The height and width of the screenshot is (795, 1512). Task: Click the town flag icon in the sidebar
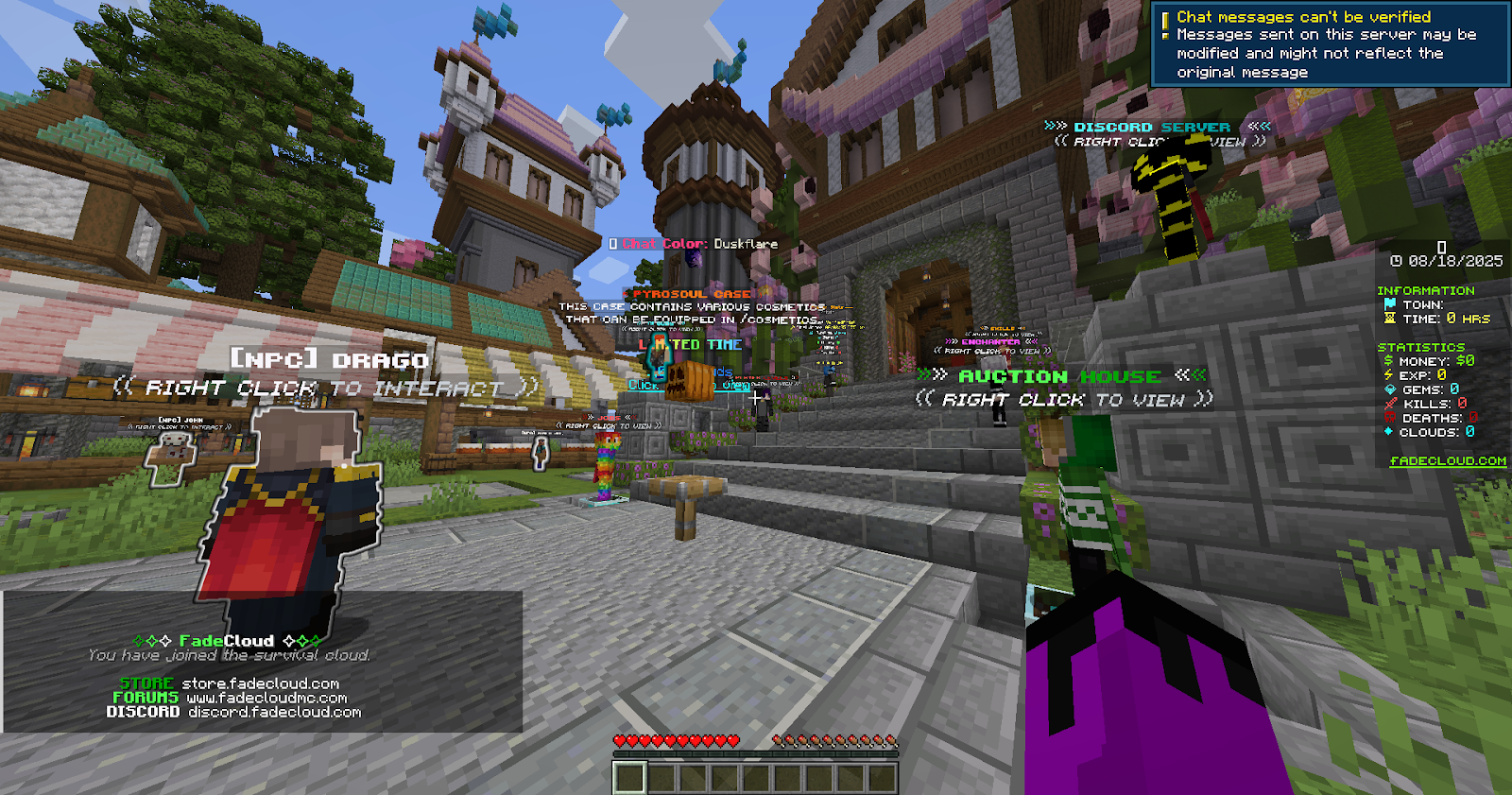tap(1392, 303)
